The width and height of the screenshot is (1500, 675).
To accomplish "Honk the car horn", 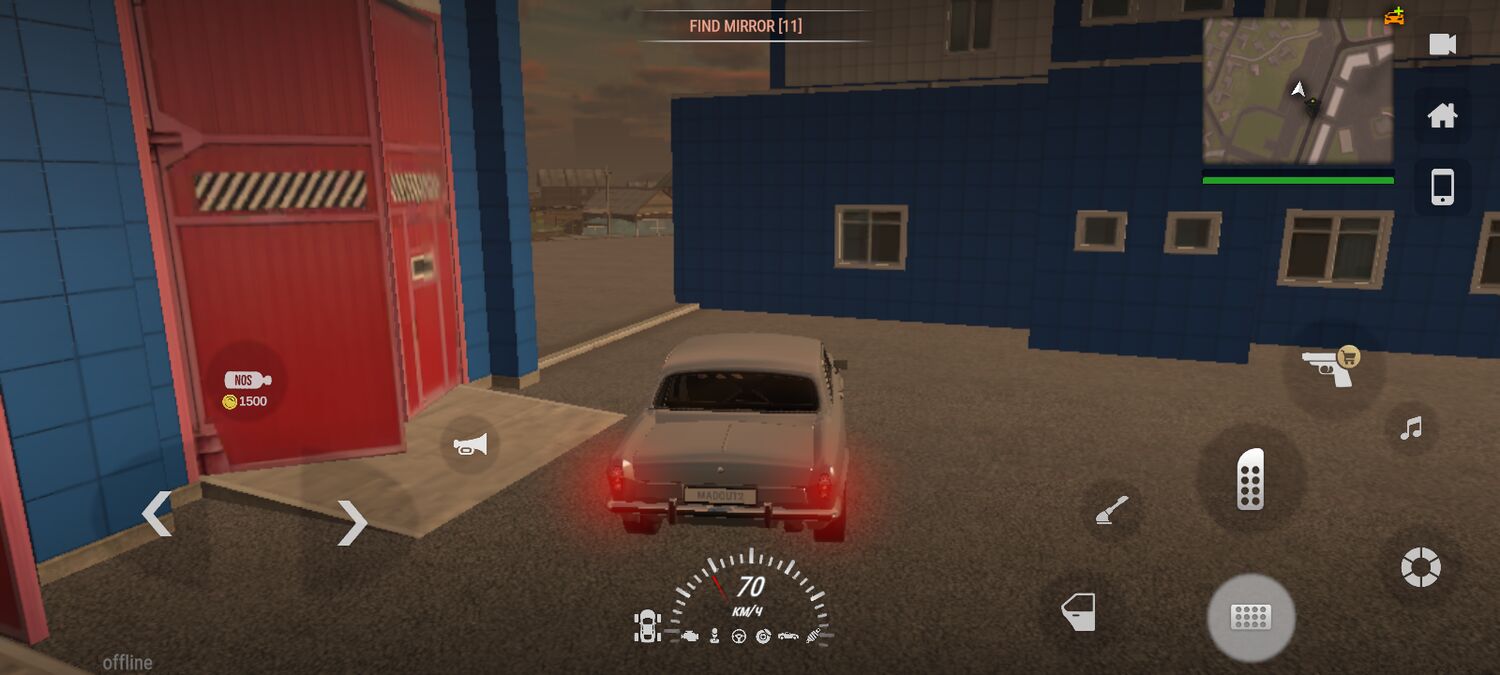I will pos(470,445).
